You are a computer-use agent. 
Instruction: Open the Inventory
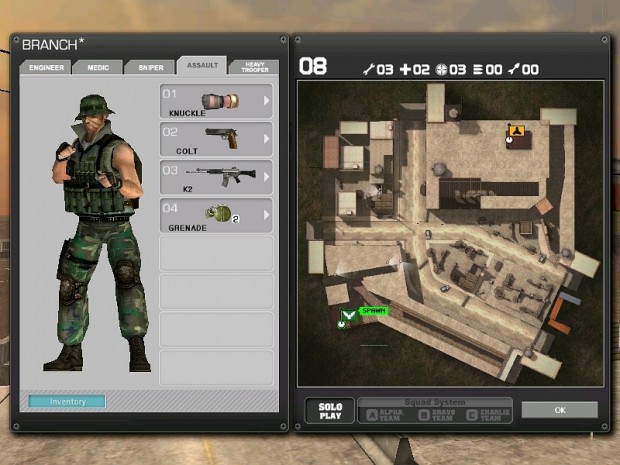[67, 402]
